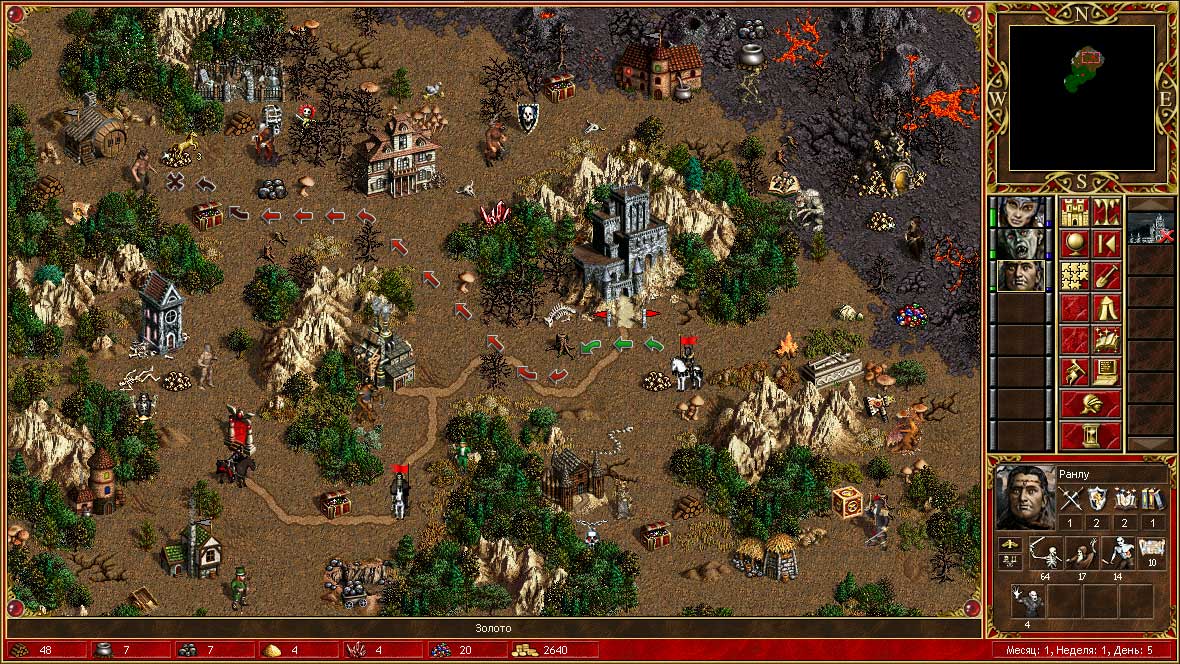1180x664 pixels.
Task: Select next hero with the helmet button
Action: [1090, 403]
